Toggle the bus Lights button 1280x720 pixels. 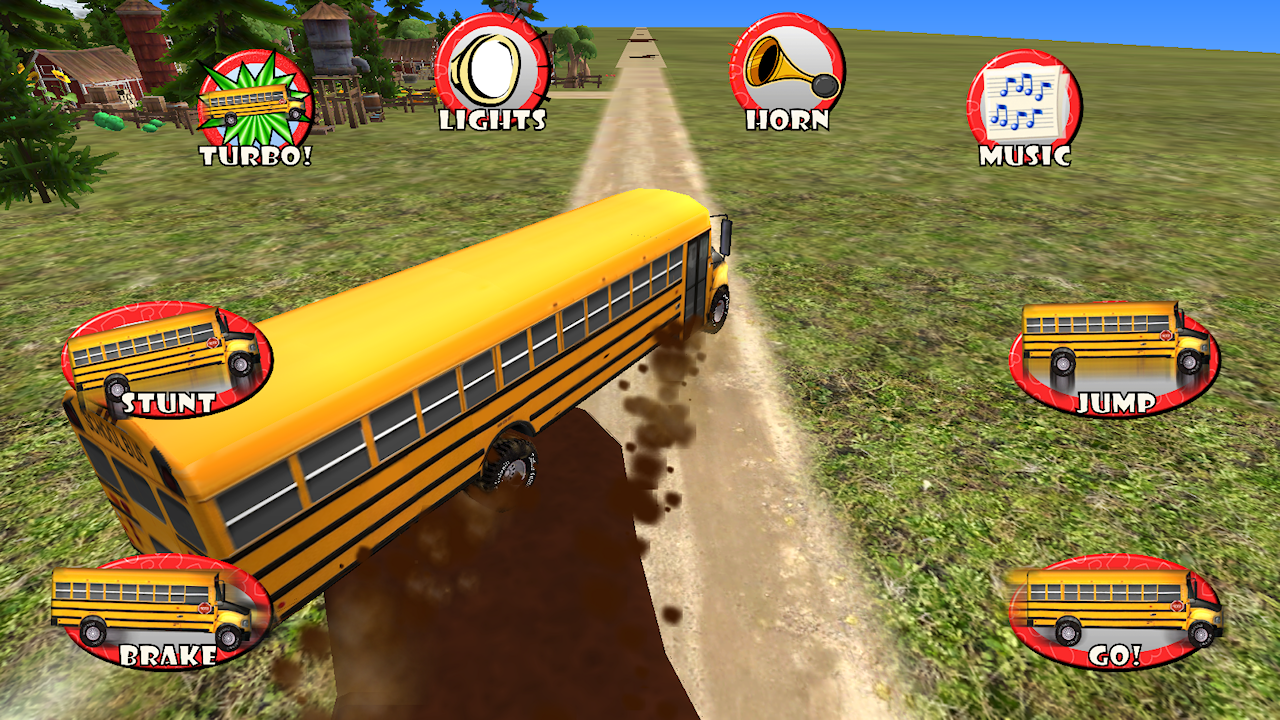(x=492, y=72)
